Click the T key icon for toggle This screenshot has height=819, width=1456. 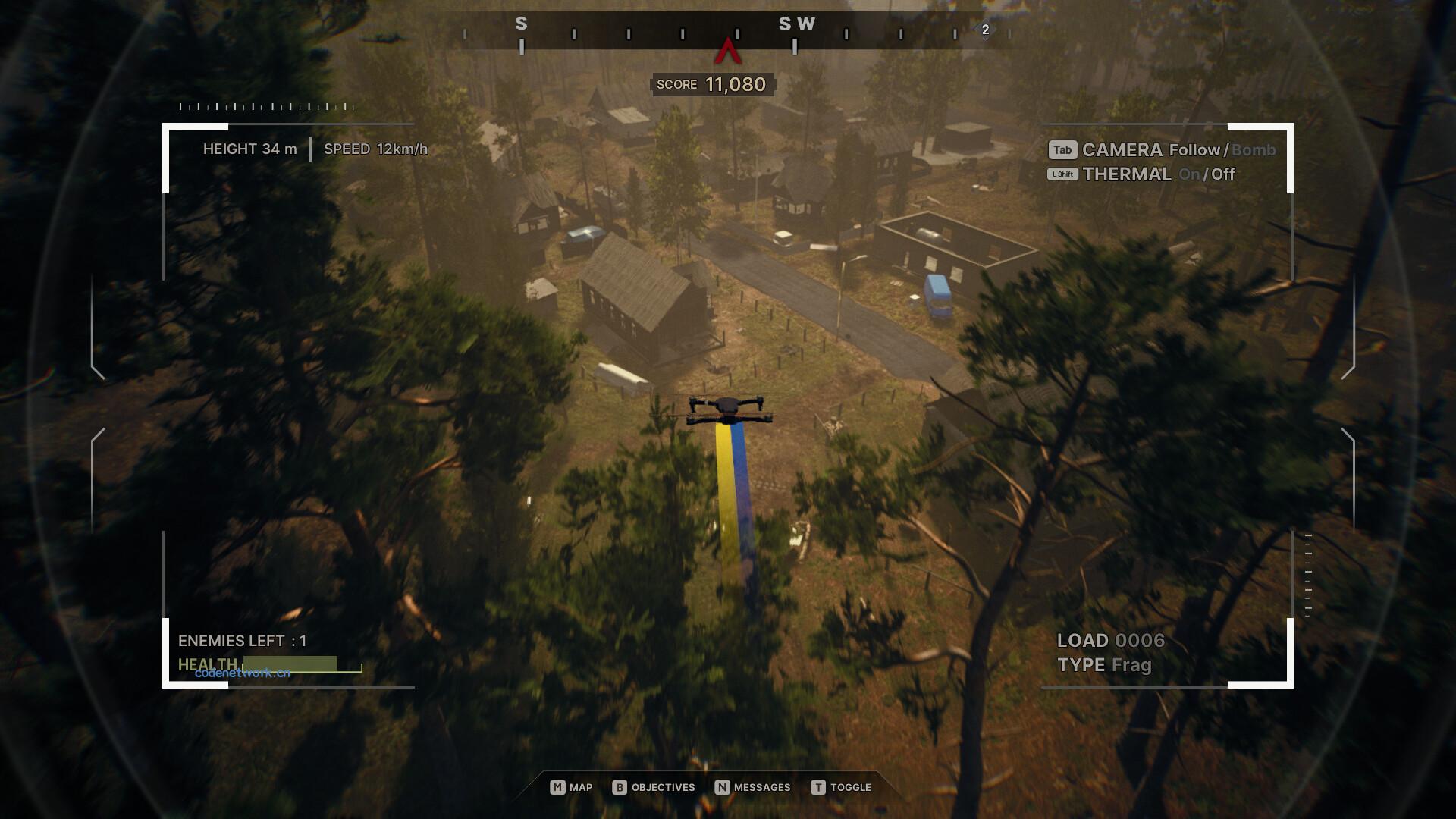click(x=818, y=787)
